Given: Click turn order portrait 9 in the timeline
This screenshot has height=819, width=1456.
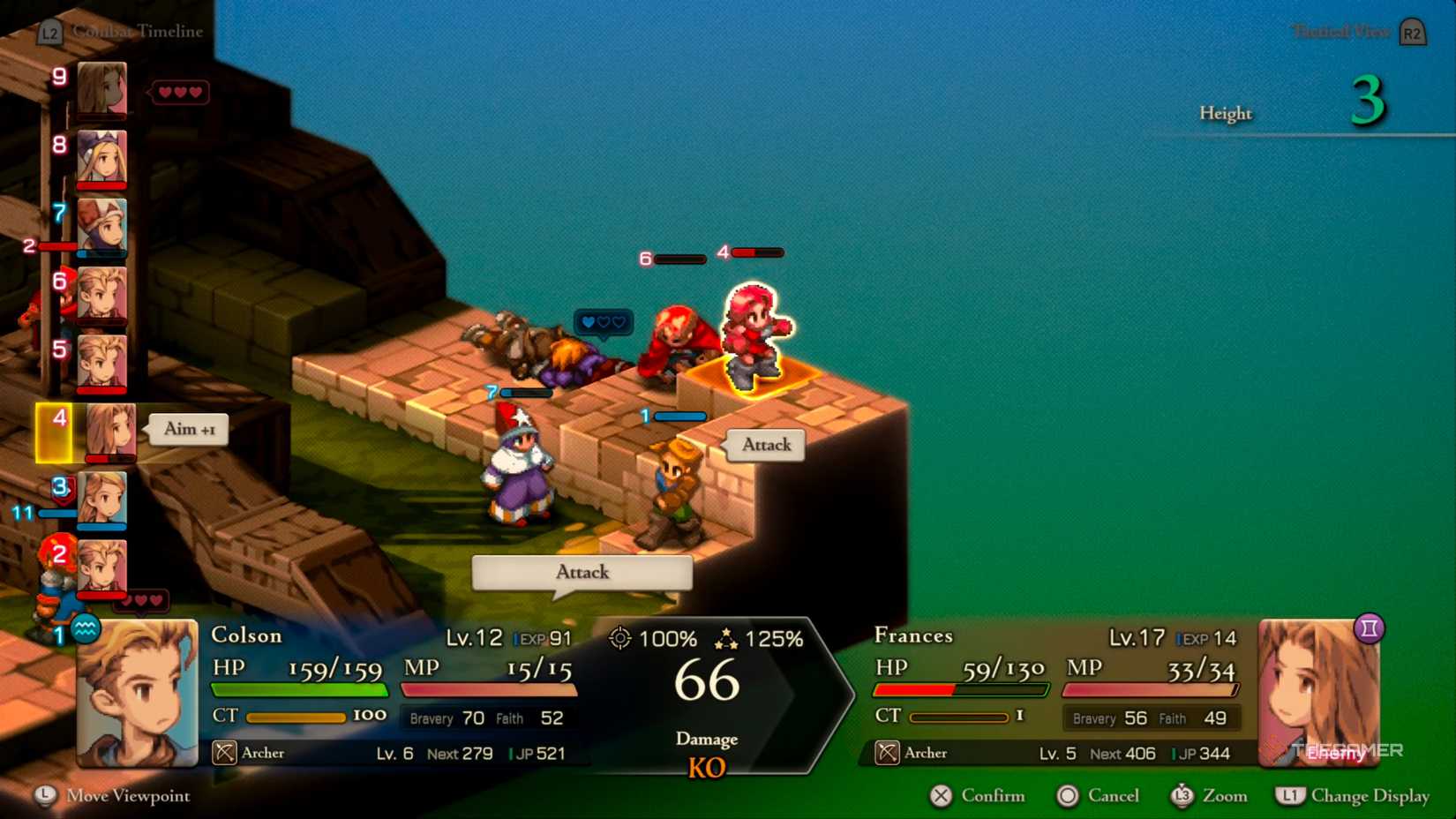Looking at the screenshot, I should click(x=101, y=88).
